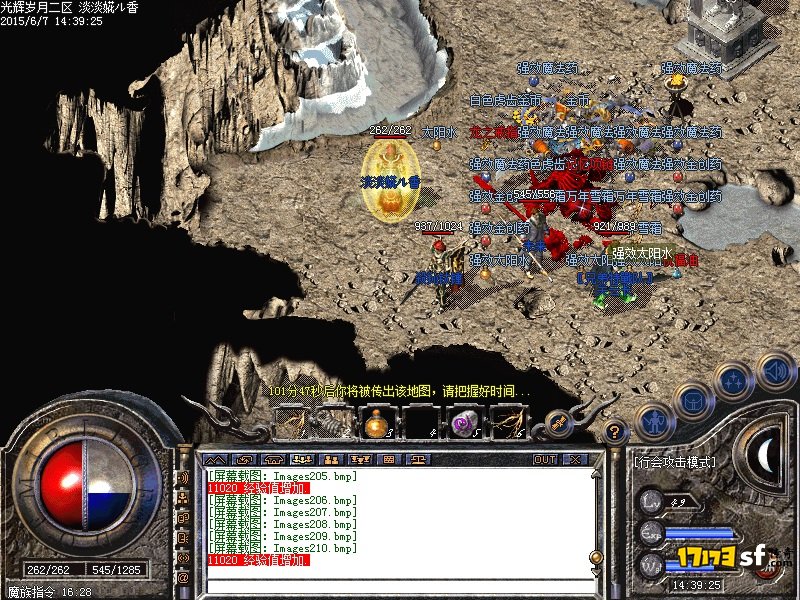Use the orange potion in belt slot 3
Viewport: 800px width, 600px height.
click(378, 424)
